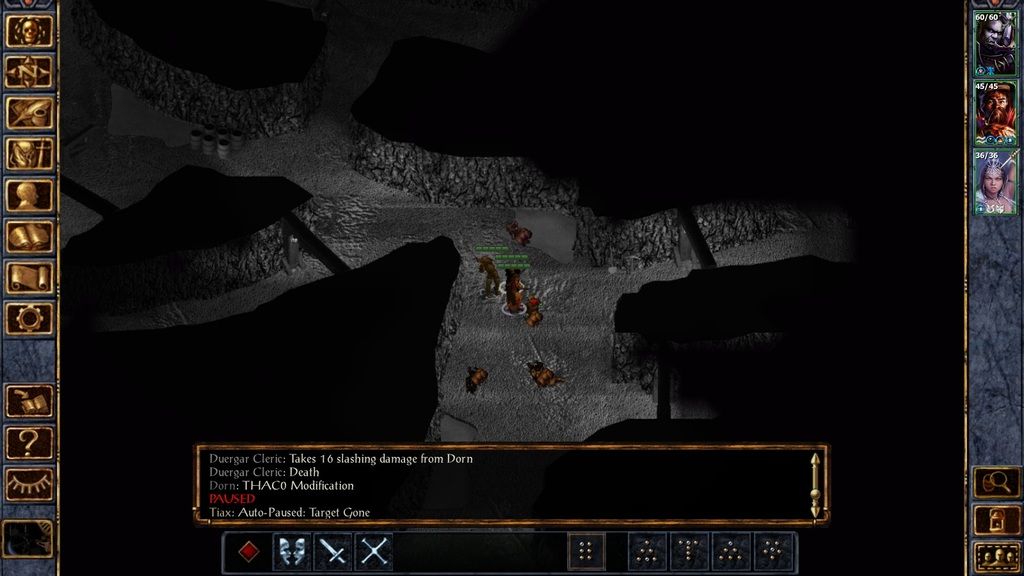Screen dimensions: 1024x576
Task: Select all party members with the group button
Action: [996, 556]
